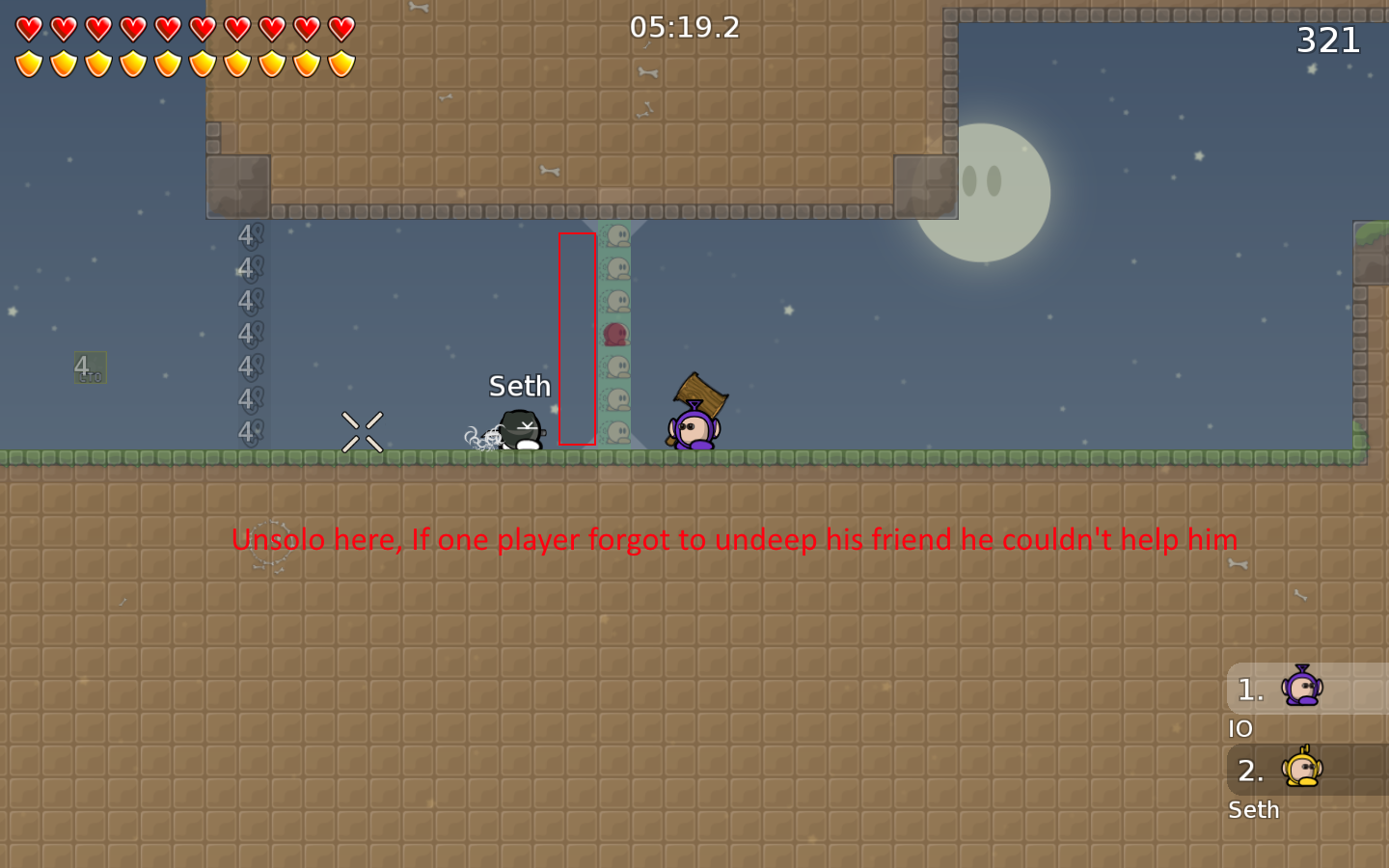Screen dimensions: 1389x868
Task: Expand the scoreboard entry for Seth
Action: tap(1253, 810)
